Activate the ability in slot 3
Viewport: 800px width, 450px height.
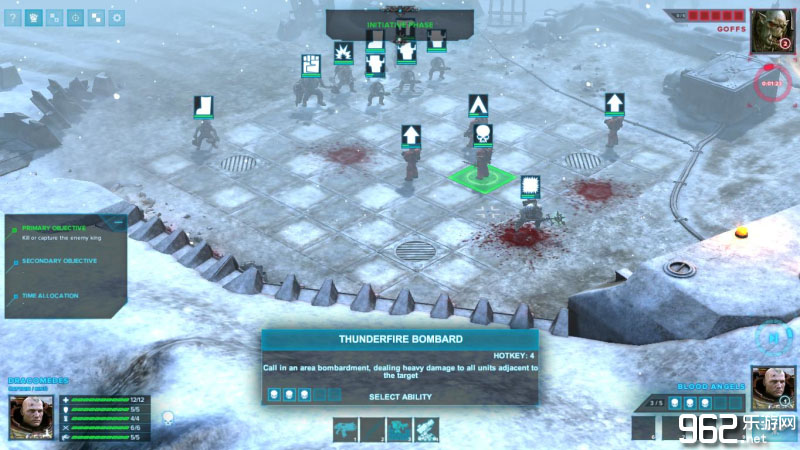399,429
